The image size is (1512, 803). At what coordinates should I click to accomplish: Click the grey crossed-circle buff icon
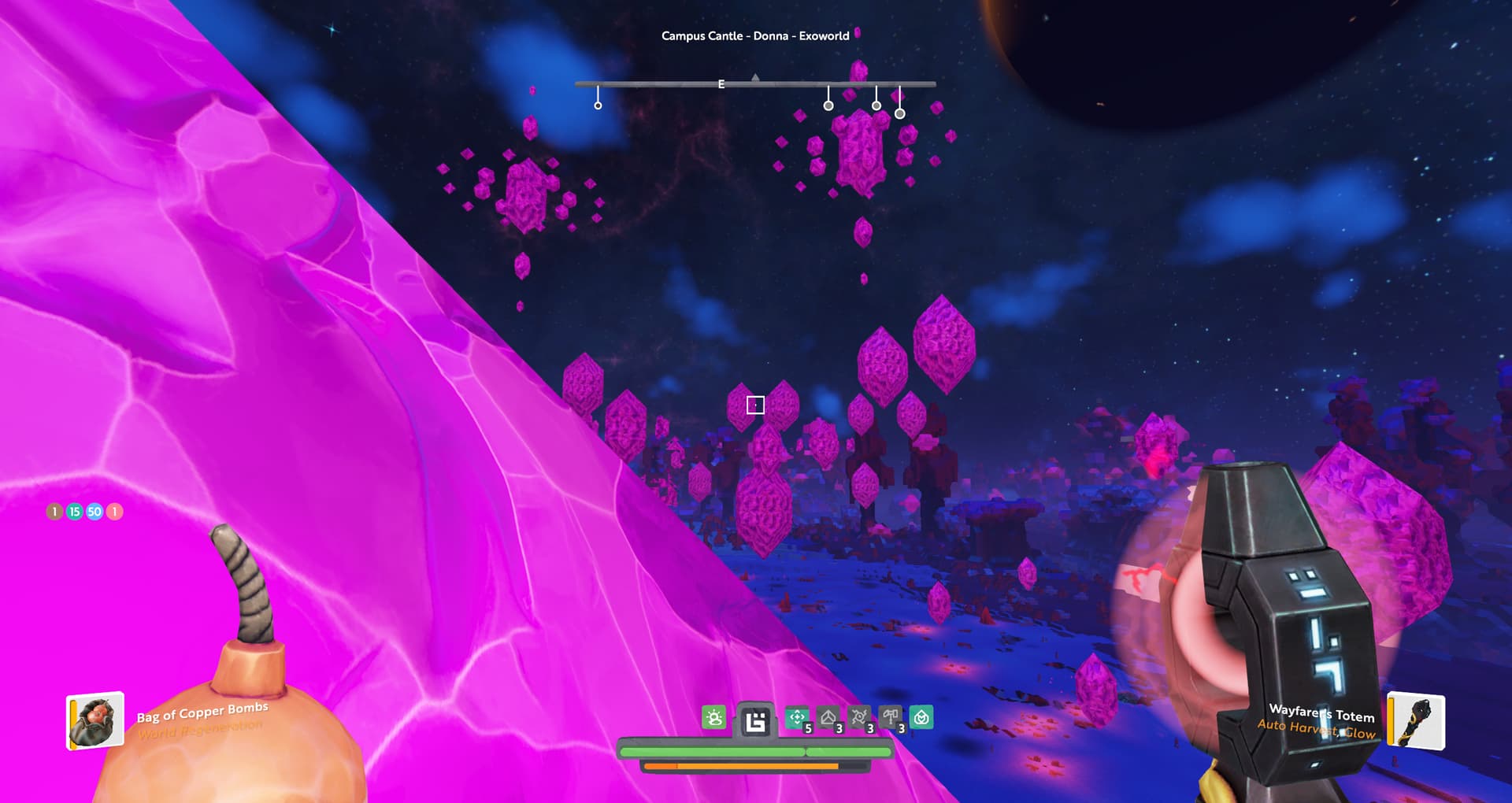[x=859, y=718]
